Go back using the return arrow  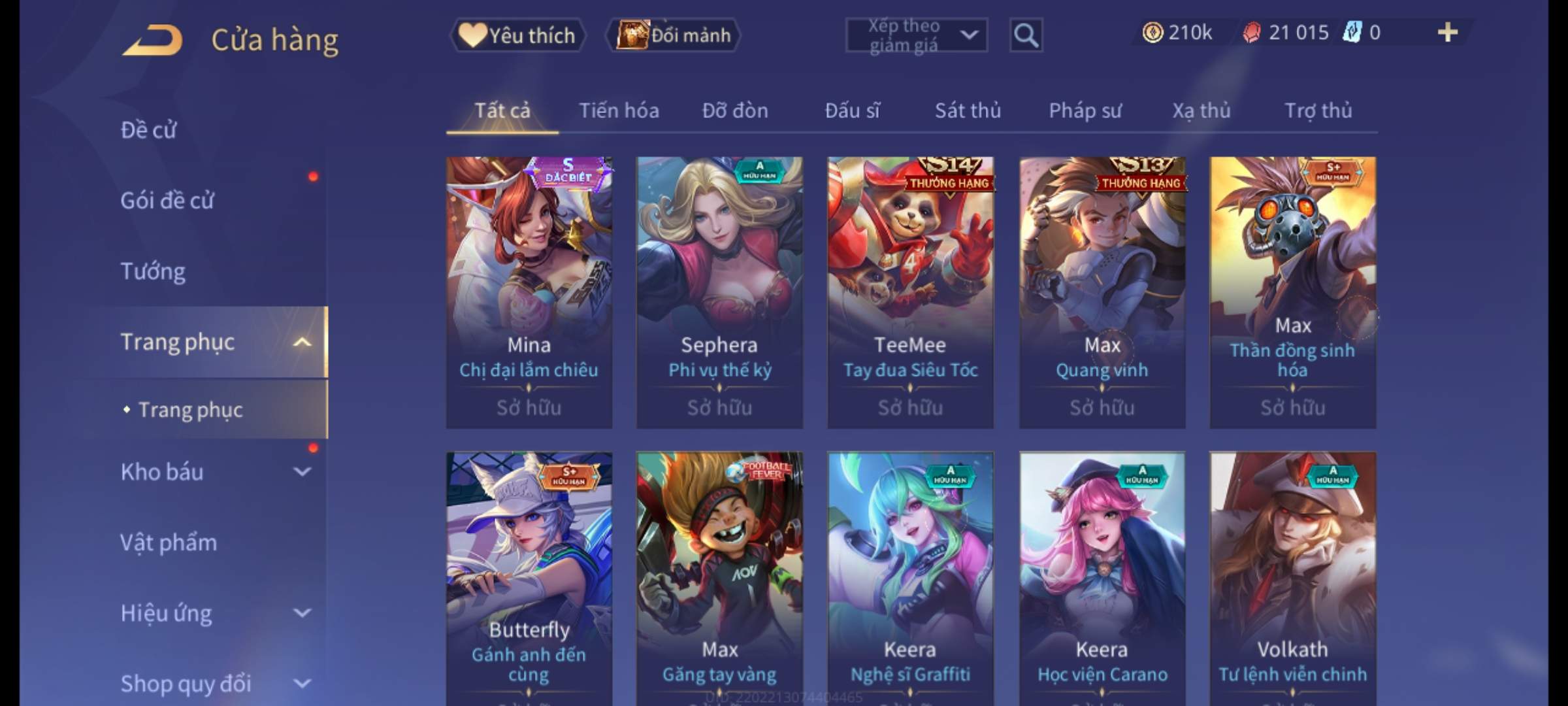coord(153,40)
